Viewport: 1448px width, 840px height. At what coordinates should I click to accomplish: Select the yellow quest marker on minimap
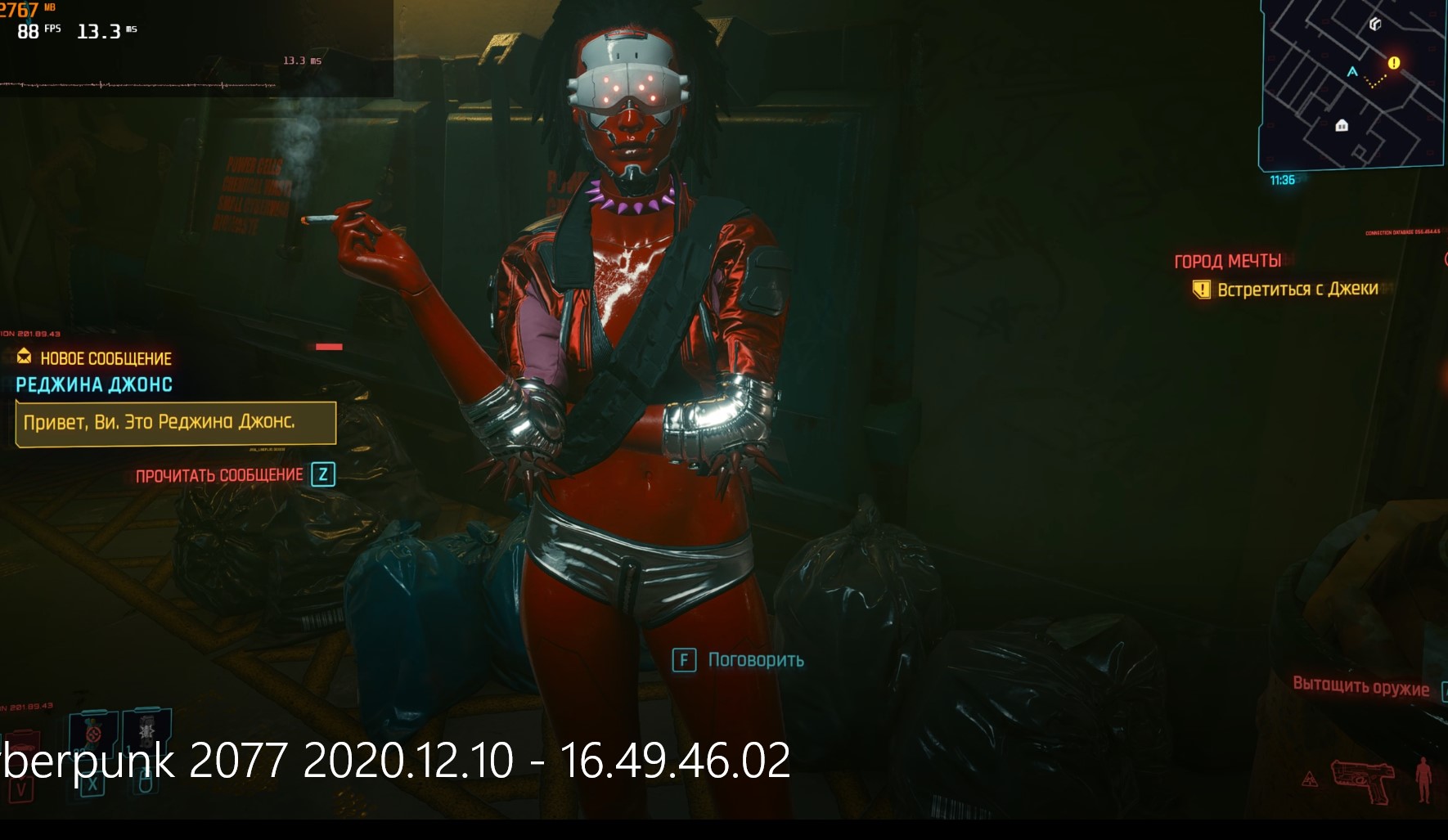coord(1393,63)
